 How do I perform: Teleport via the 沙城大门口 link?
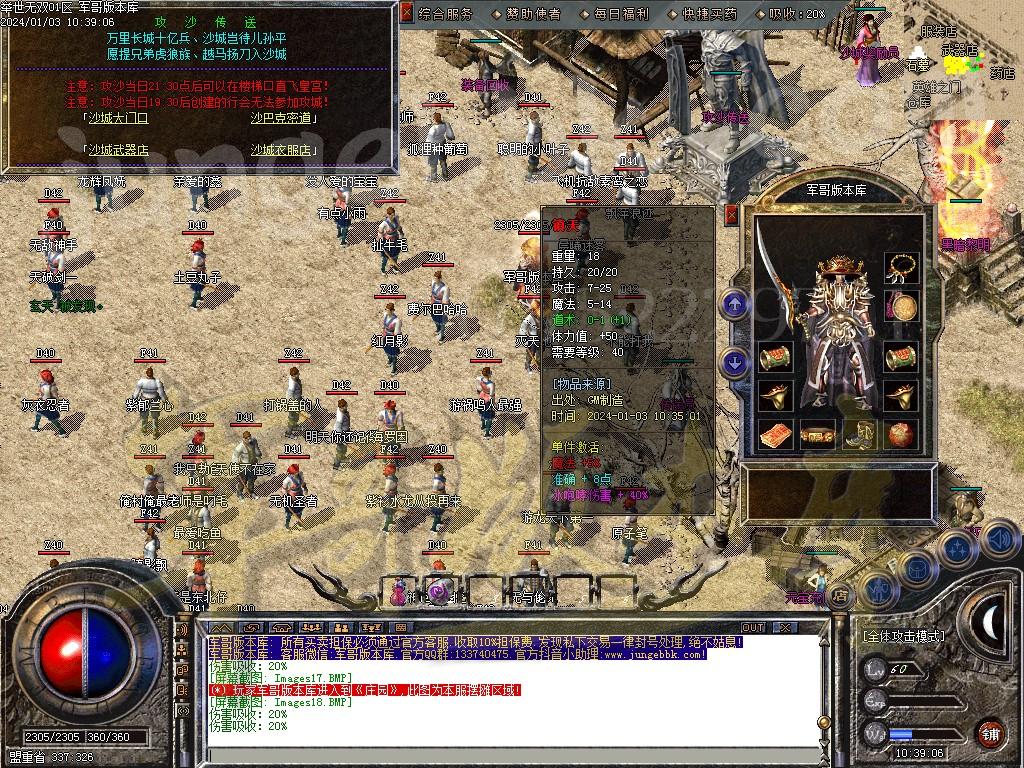(117, 118)
